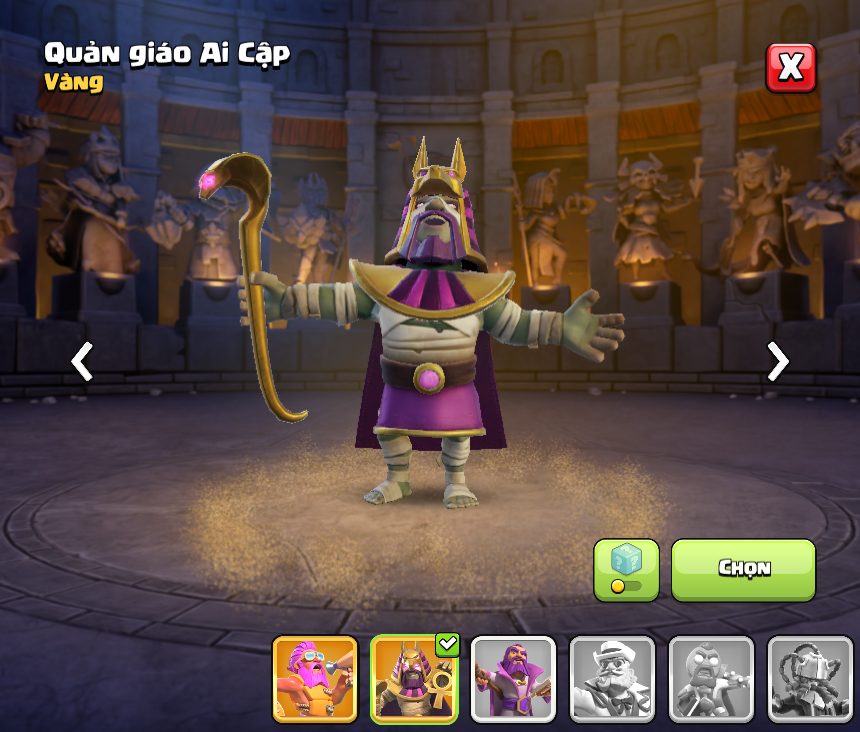Toggle the random skin cube button
This screenshot has width=860, height=732.
click(626, 570)
